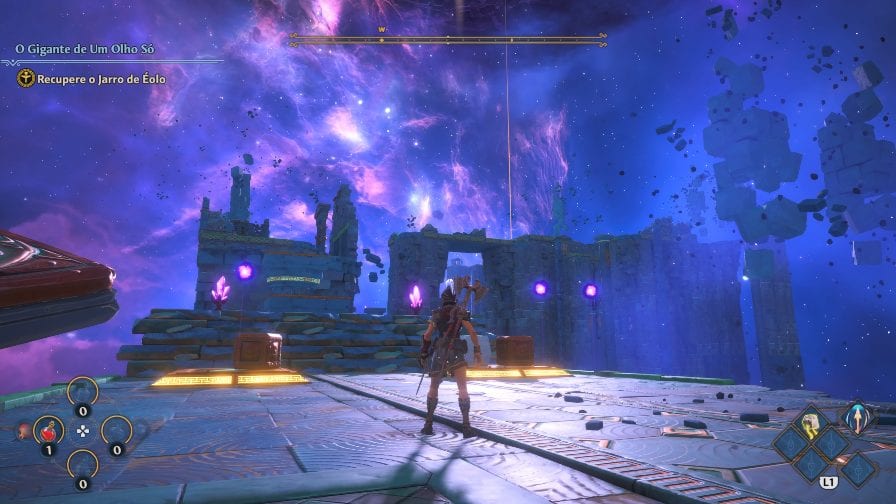Activate the upward arrow ability icon
The height and width of the screenshot is (504, 896).
tap(856, 418)
